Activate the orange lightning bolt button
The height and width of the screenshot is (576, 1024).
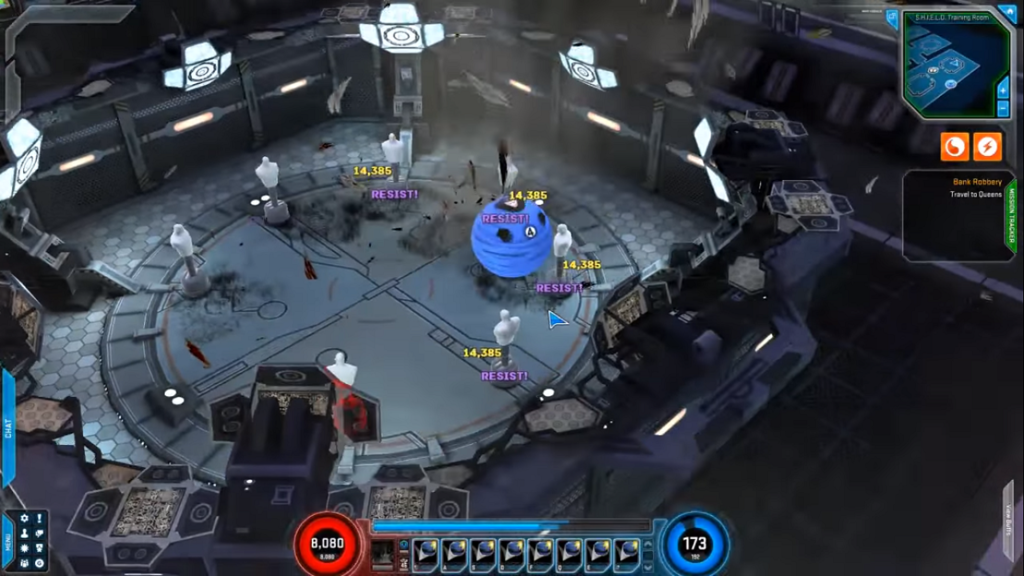tap(987, 147)
